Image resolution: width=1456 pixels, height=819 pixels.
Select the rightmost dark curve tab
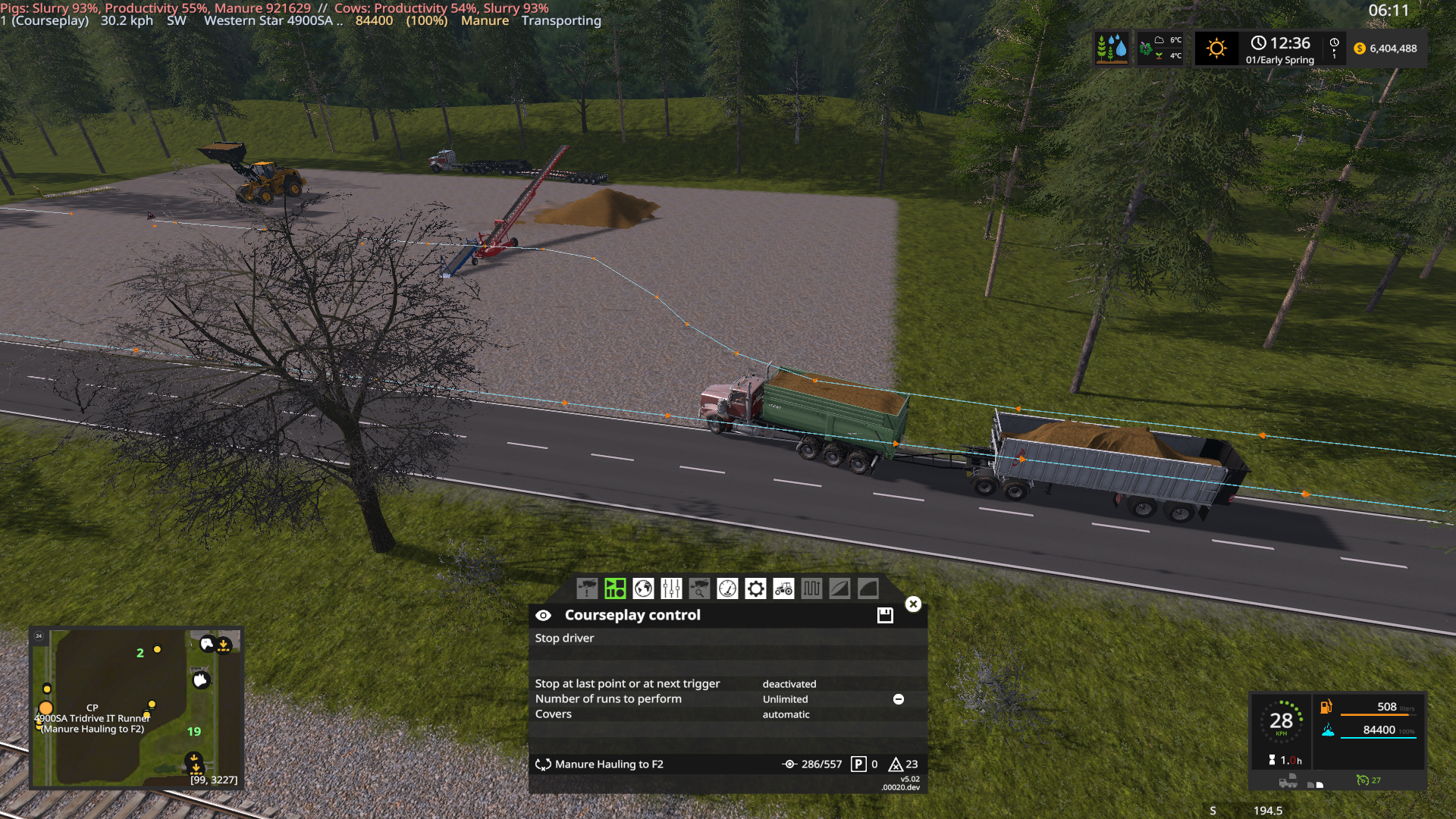coord(868,588)
